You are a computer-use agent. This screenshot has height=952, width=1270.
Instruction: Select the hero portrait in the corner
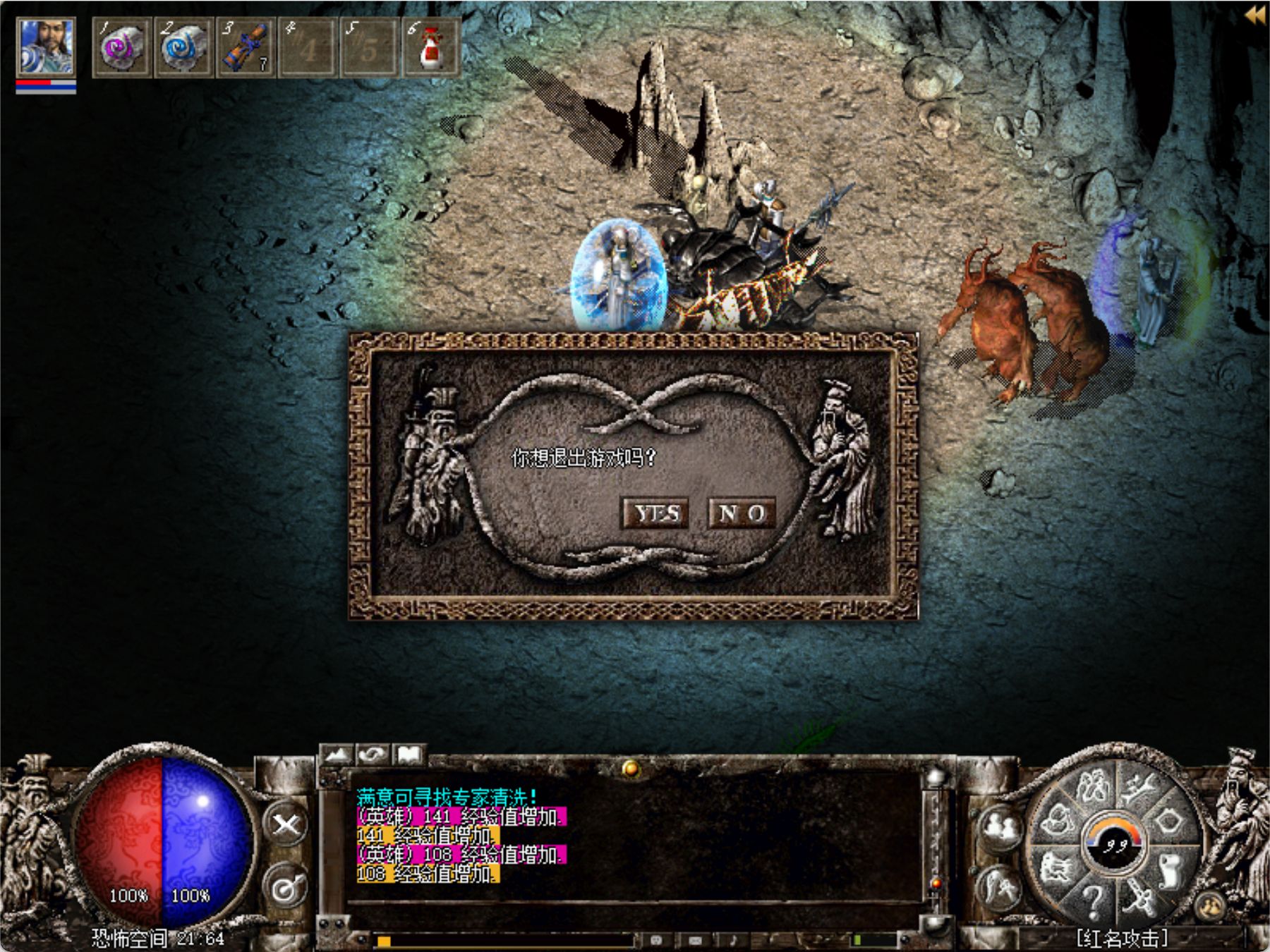coord(46,48)
